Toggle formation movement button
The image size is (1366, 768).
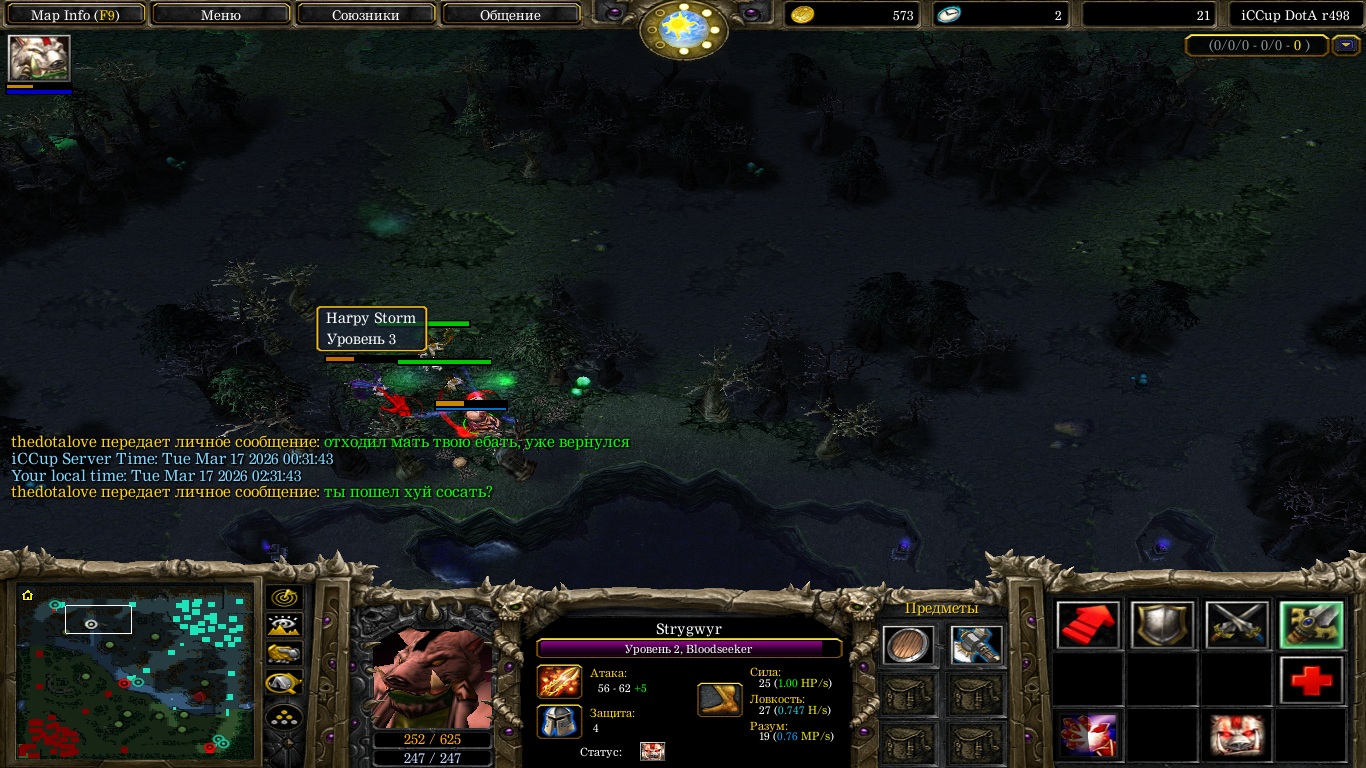[284, 717]
